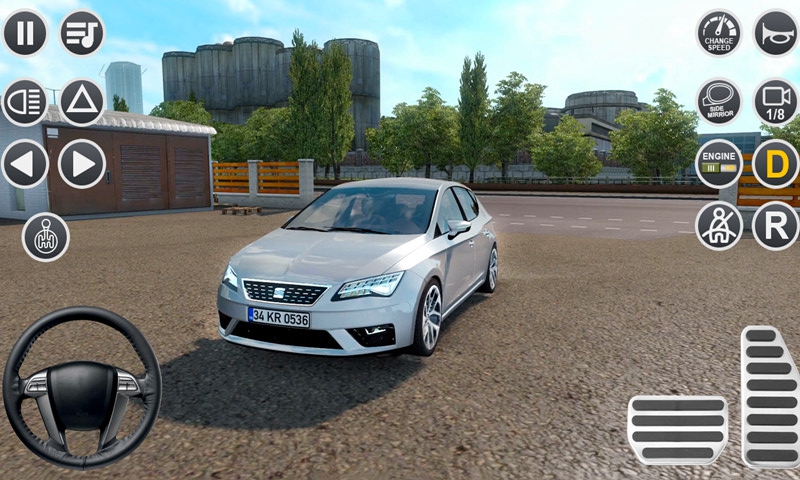Fasten the seatbelt icon
Image resolution: width=800 pixels, height=480 pixels.
click(720, 226)
